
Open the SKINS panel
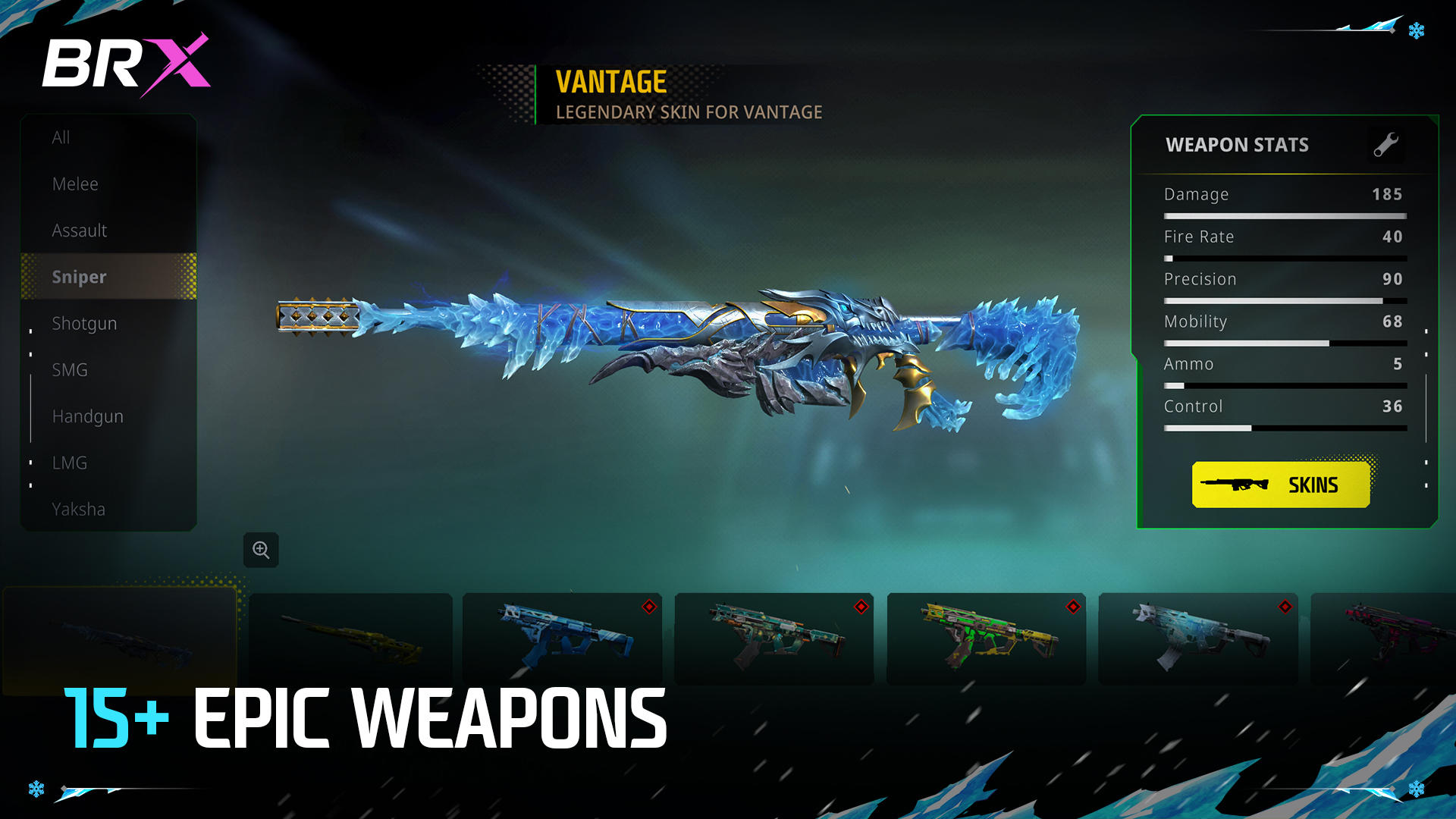coord(1280,485)
